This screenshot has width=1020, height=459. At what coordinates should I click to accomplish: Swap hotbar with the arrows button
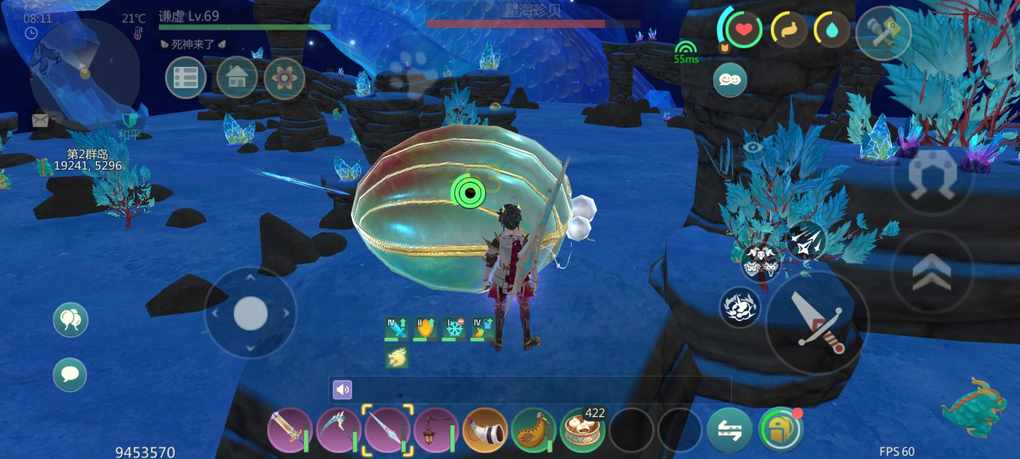(x=730, y=430)
